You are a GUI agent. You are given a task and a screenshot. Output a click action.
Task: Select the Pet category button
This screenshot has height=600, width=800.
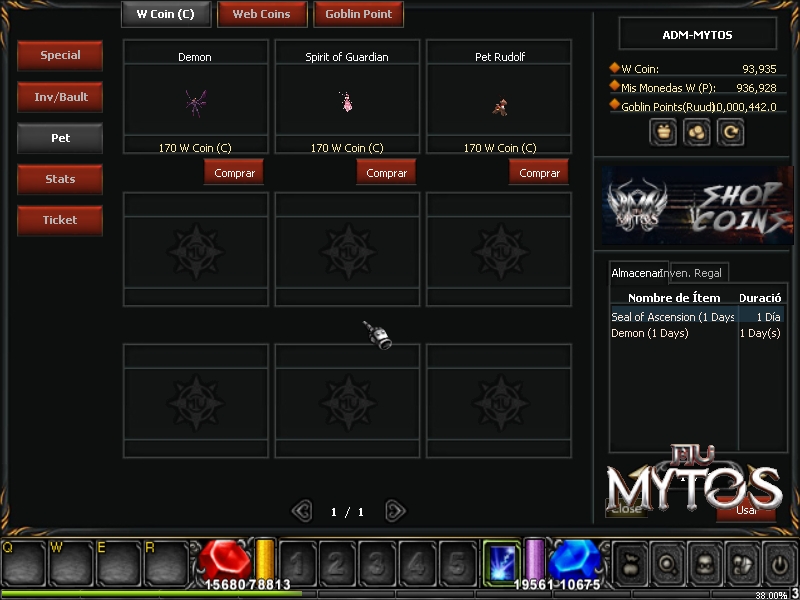click(x=60, y=138)
